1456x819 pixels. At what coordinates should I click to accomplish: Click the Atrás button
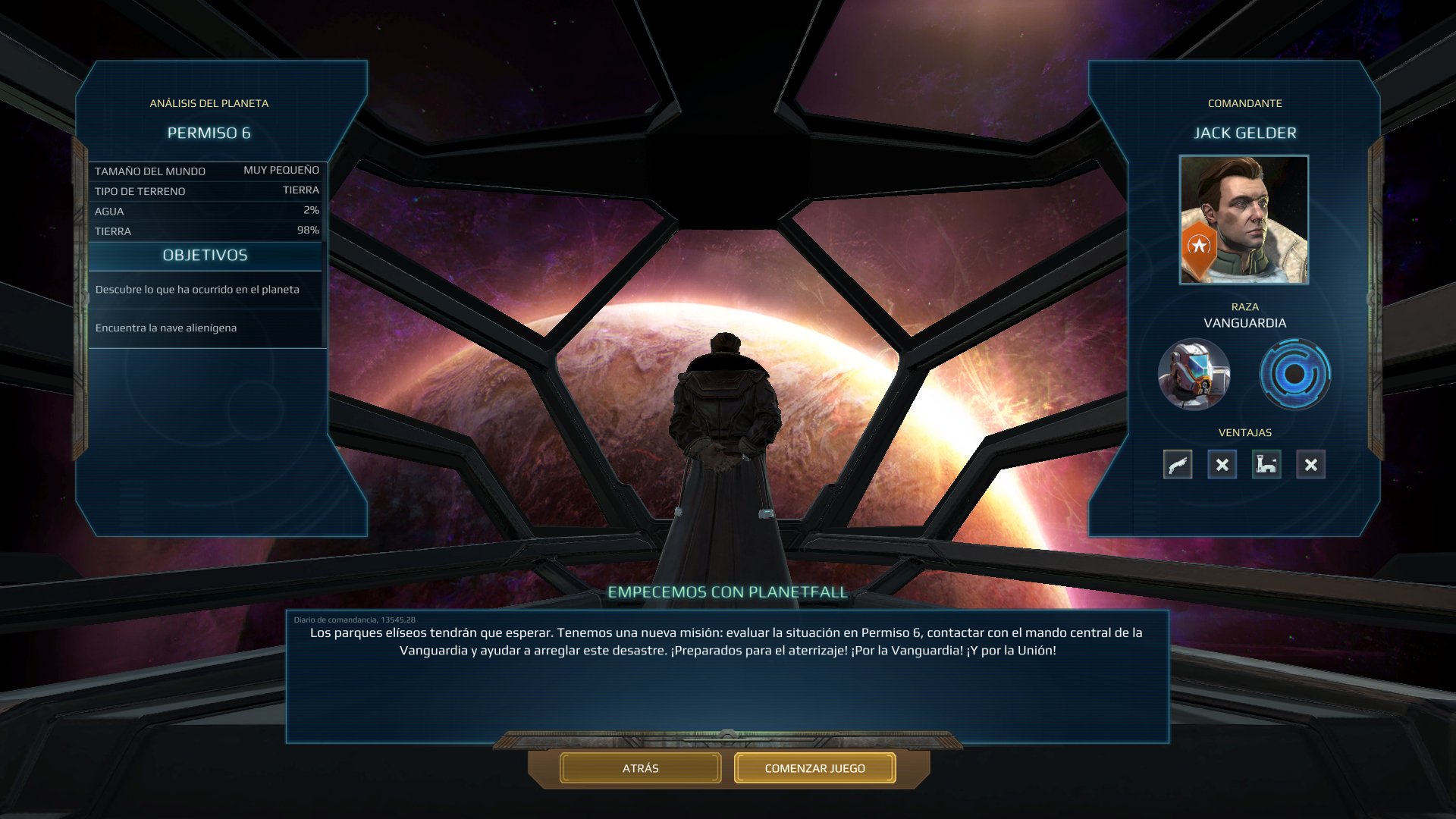pos(639,767)
